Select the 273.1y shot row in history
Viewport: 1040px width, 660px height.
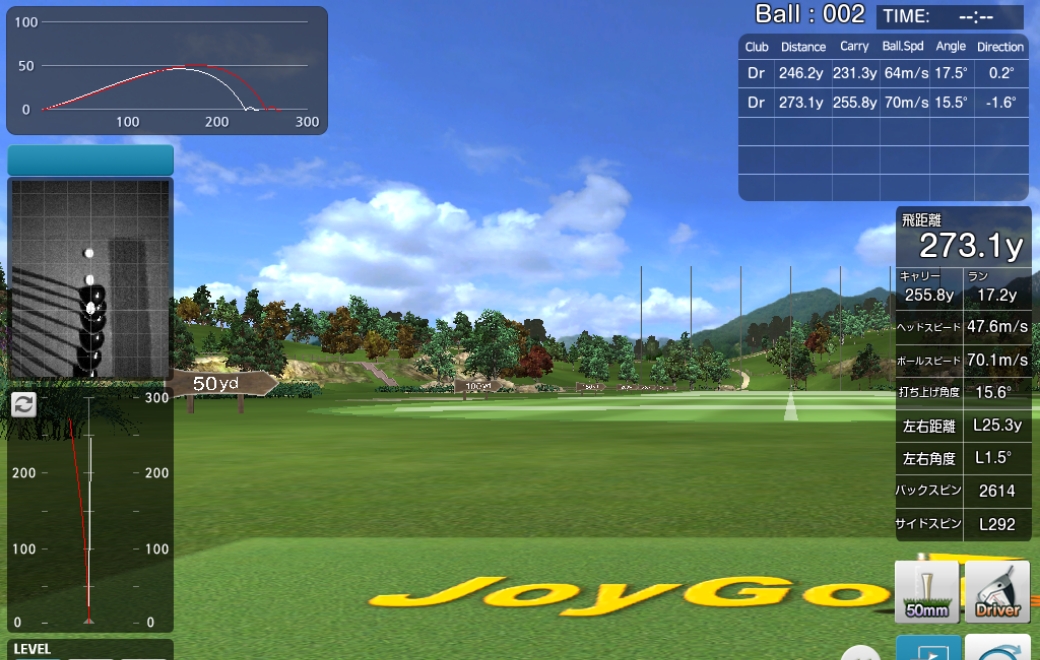(883, 102)
